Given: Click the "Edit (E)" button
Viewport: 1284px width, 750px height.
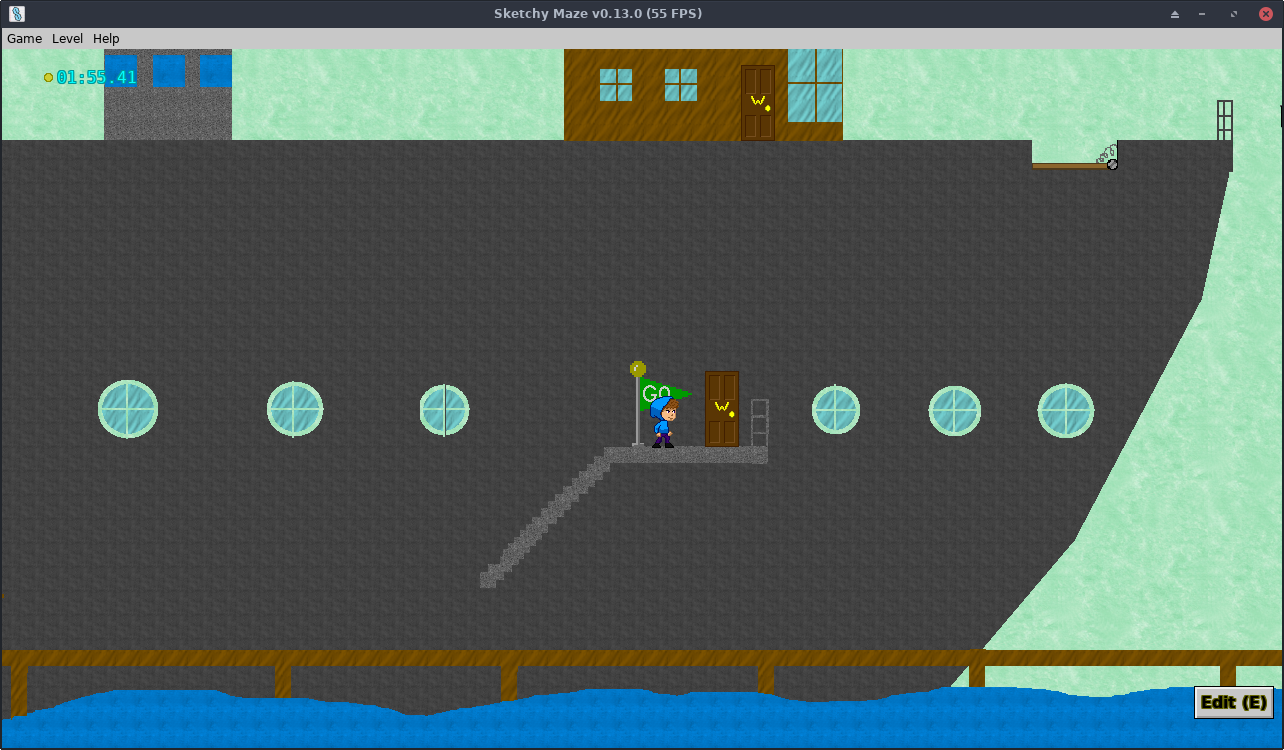Looking at the screenshot, I should point(1233,702).
